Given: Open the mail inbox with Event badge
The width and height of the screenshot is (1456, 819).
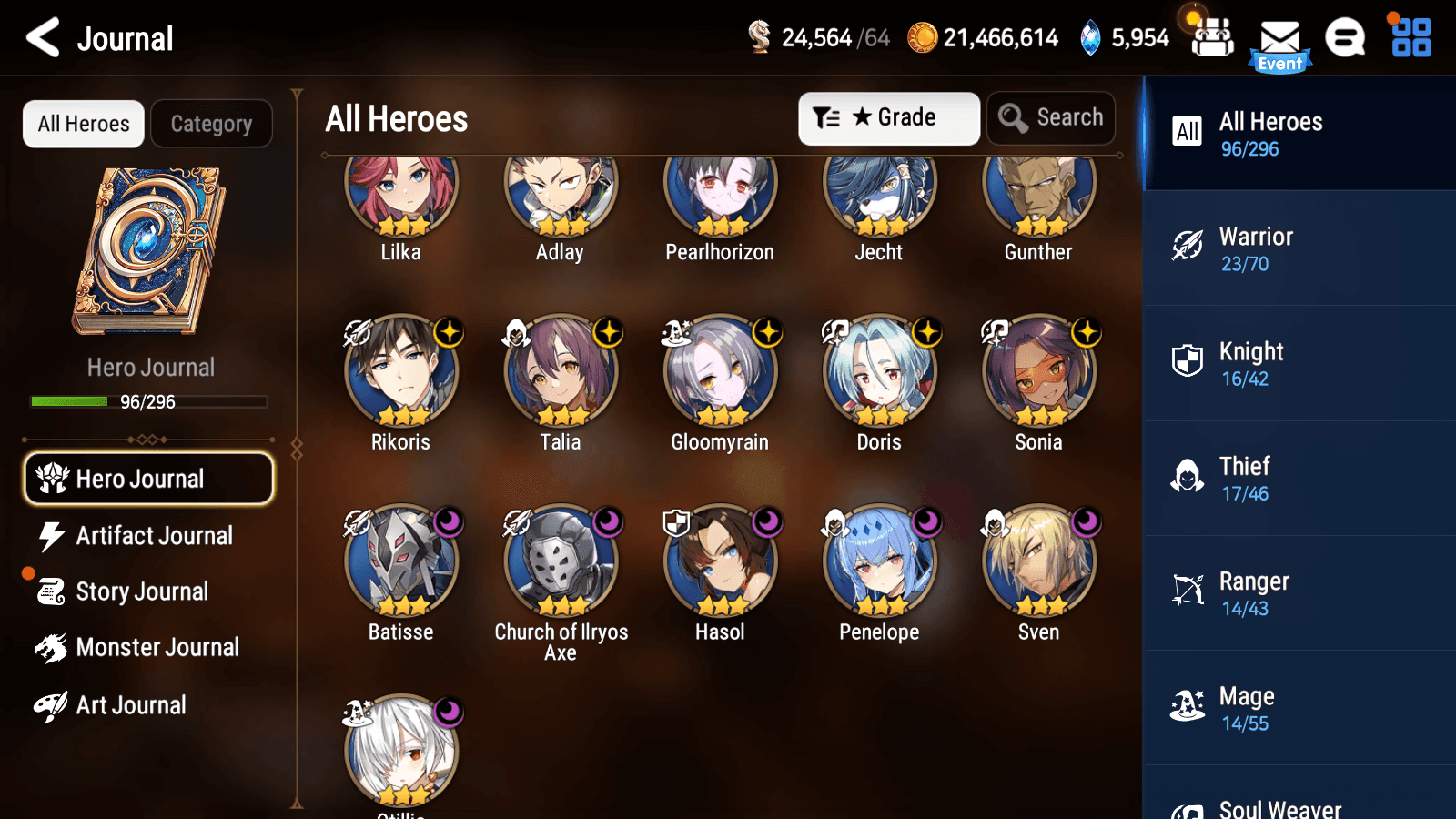Looking at the screenshot, I should pos(1280,38).
